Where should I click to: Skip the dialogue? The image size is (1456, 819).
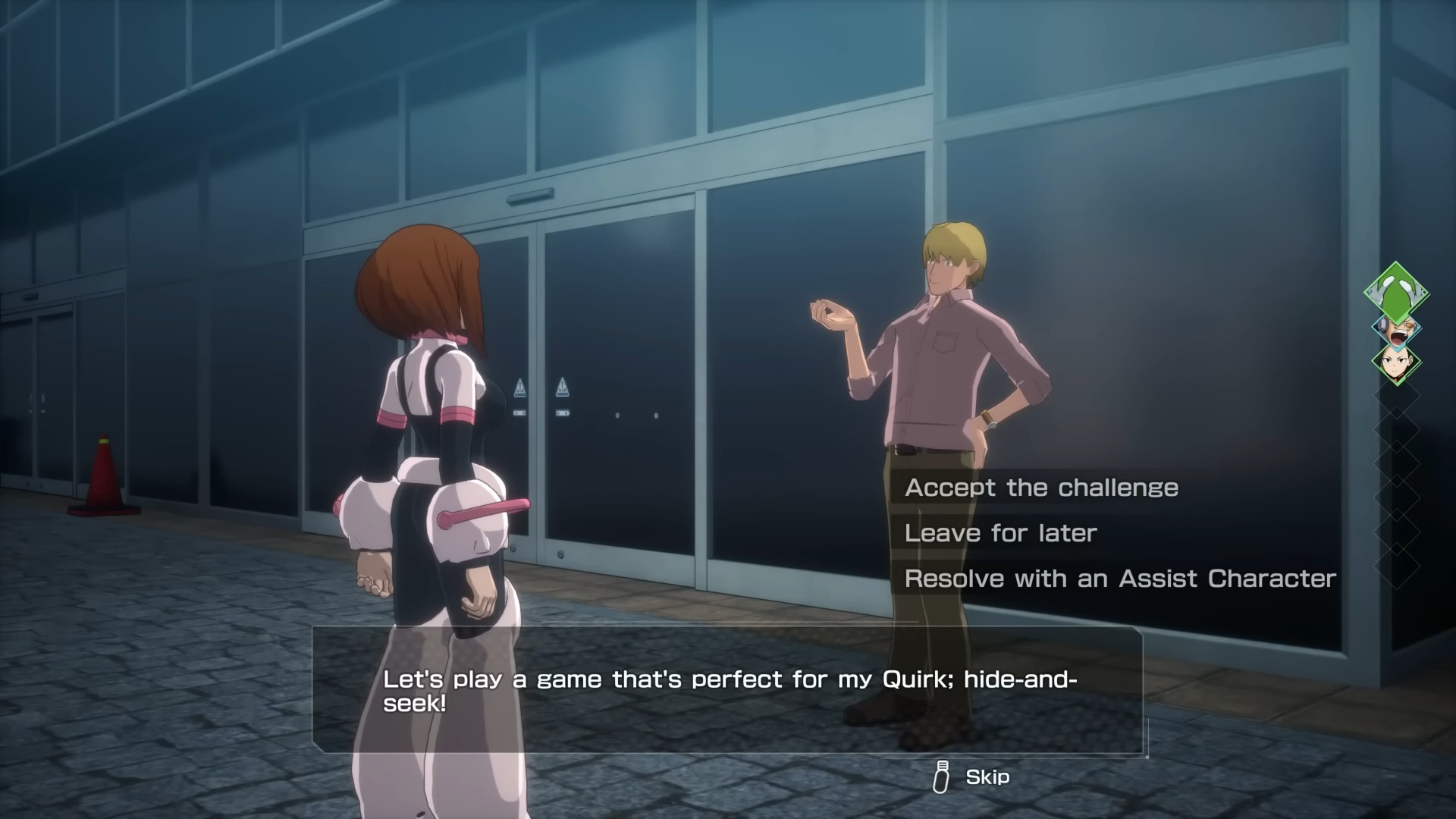click(973, 777)
